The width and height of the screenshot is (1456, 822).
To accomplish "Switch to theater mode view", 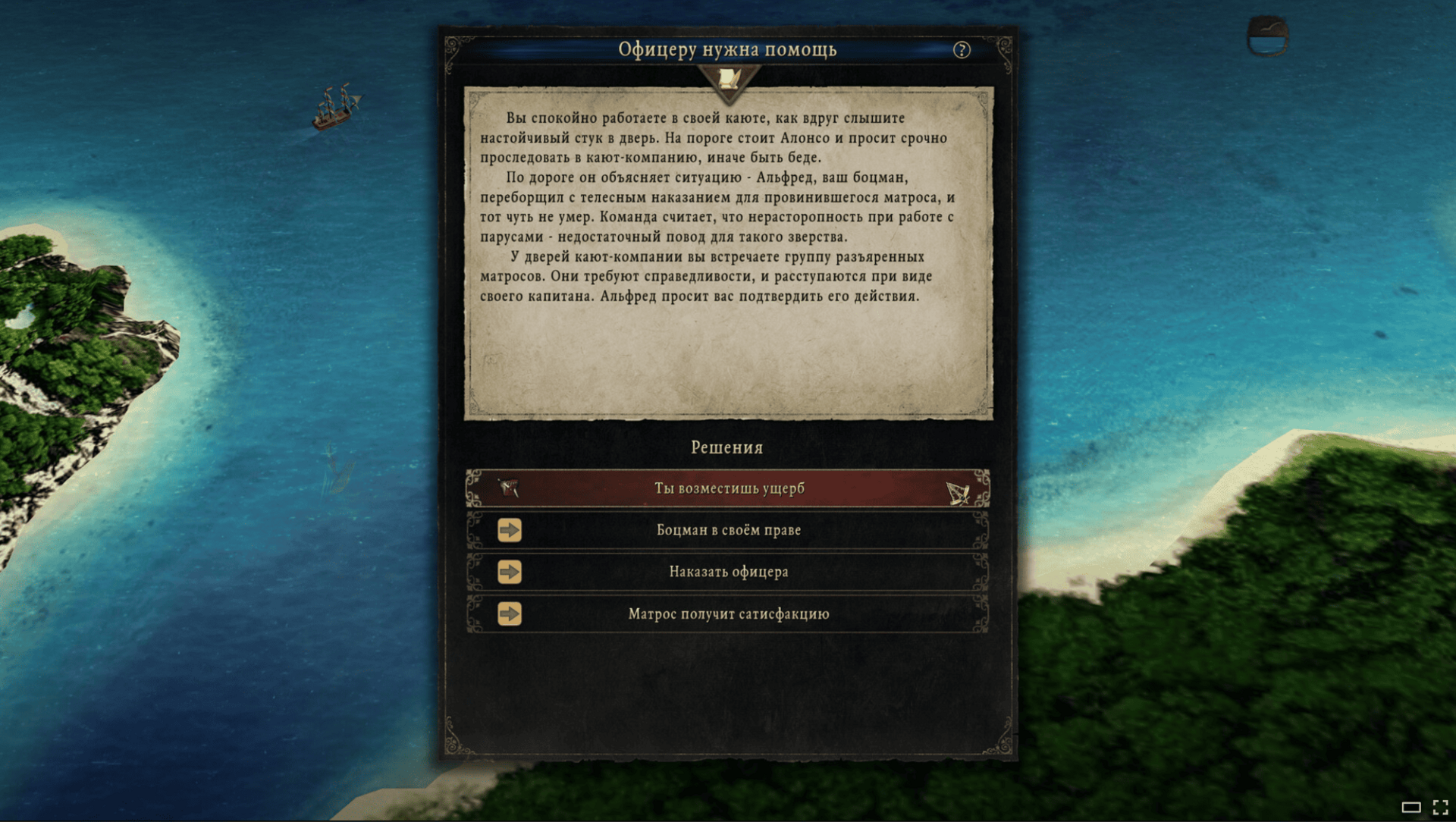I will pos(1410,807).
